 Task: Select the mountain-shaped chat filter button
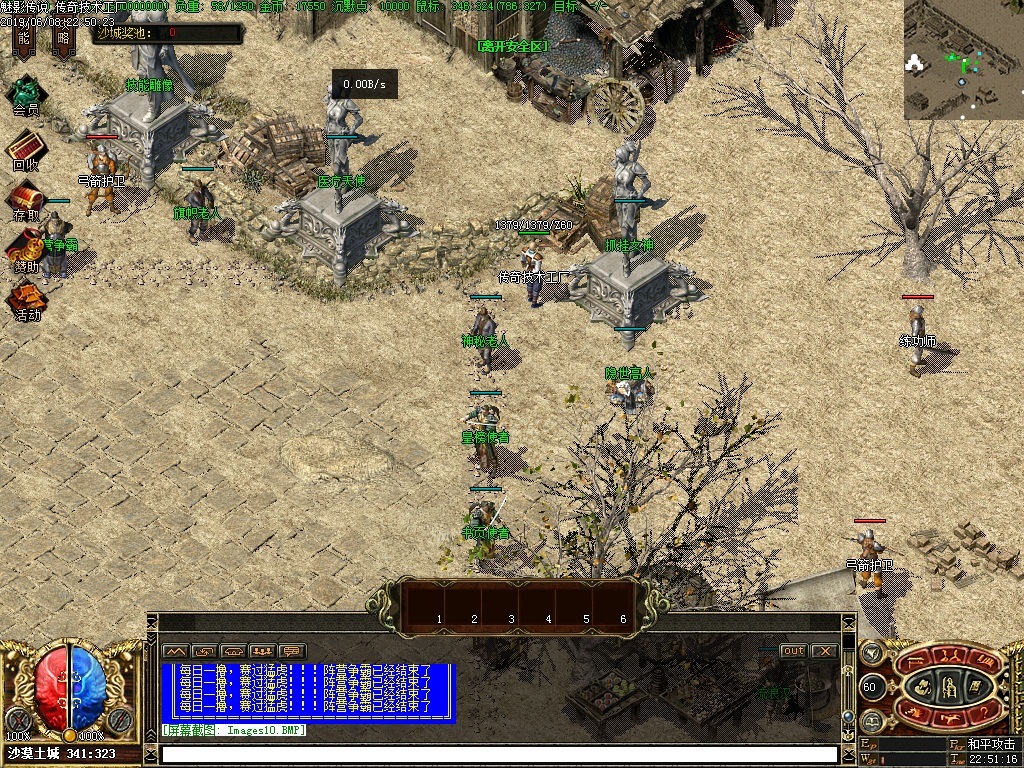(x=176, y=651)
